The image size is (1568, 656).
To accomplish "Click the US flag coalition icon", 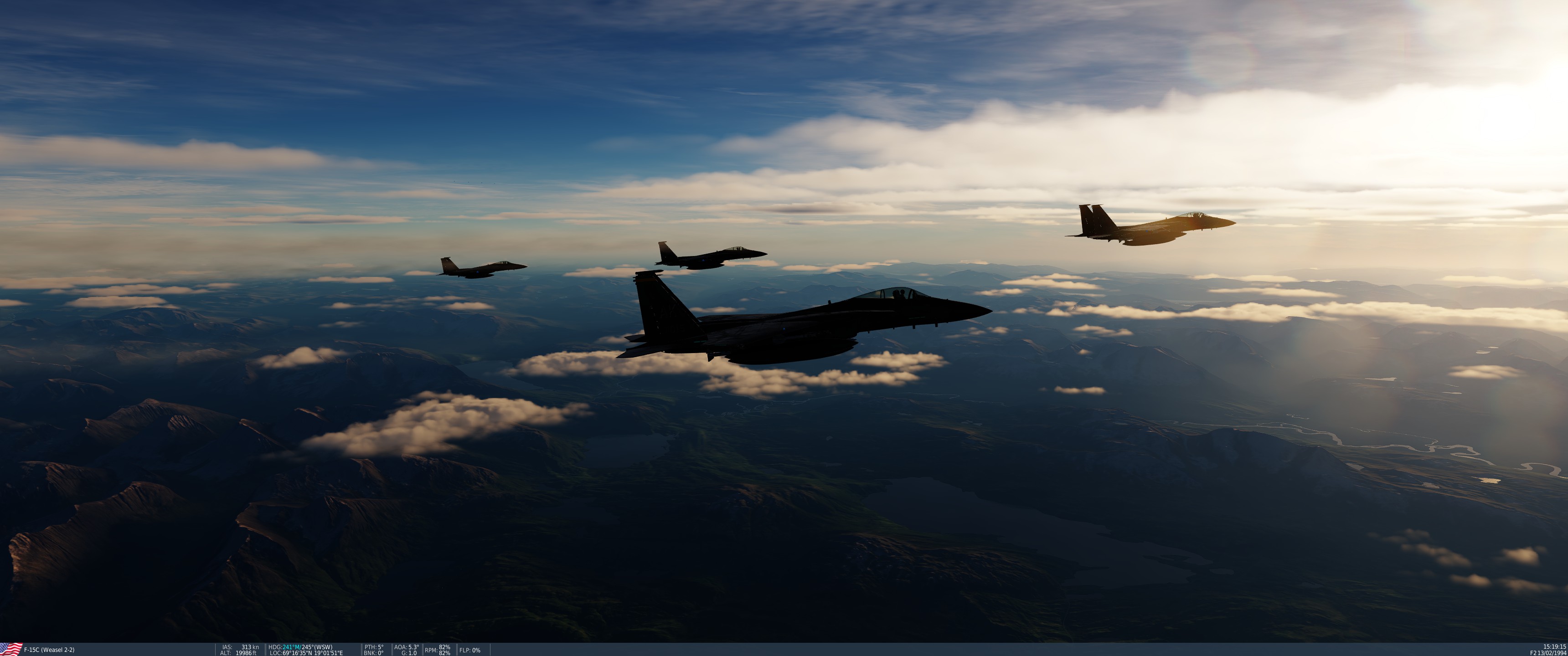I will (x=11, y=649).
